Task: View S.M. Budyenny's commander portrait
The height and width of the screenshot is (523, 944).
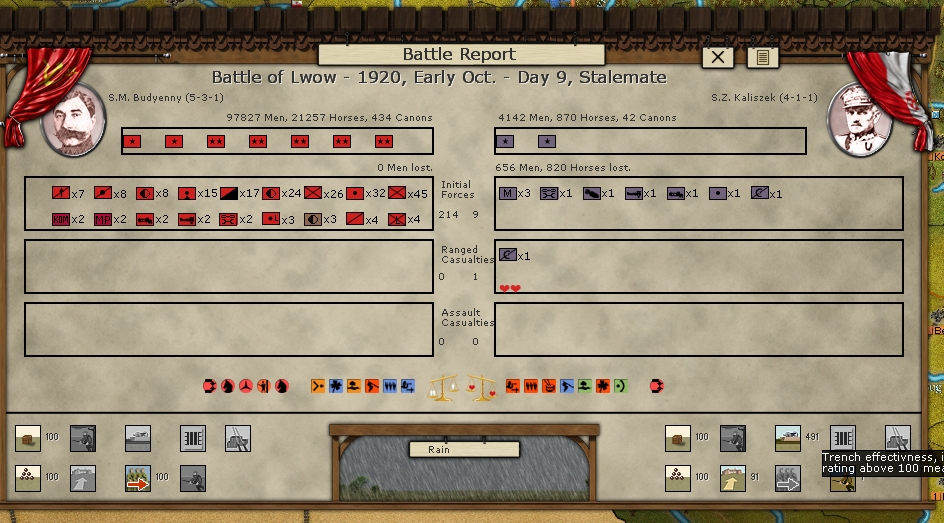Action: pyautogui.click(x=72, y=121)
